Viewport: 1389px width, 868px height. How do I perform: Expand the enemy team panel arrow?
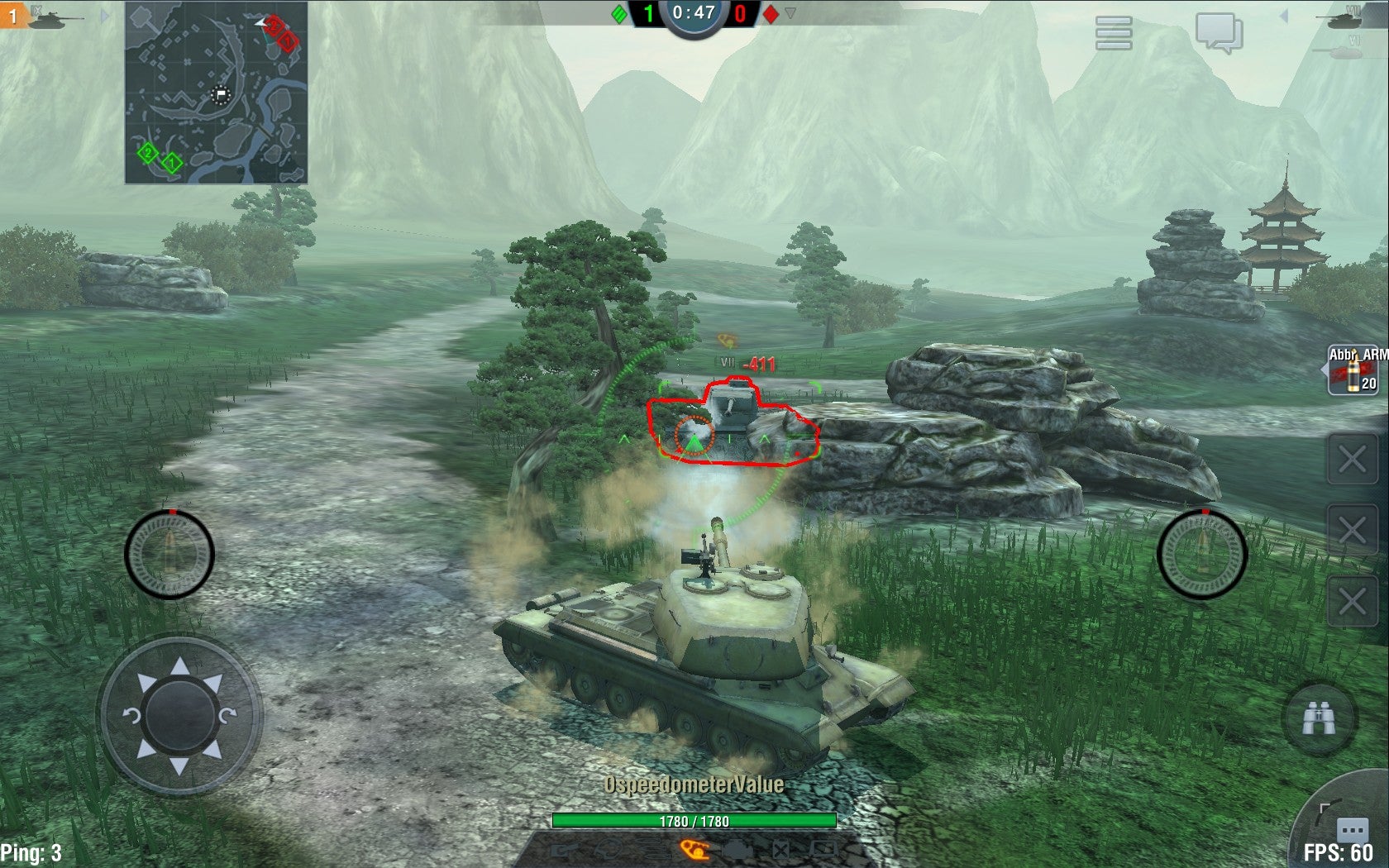pyautogui.click(x=1284, y=16)
